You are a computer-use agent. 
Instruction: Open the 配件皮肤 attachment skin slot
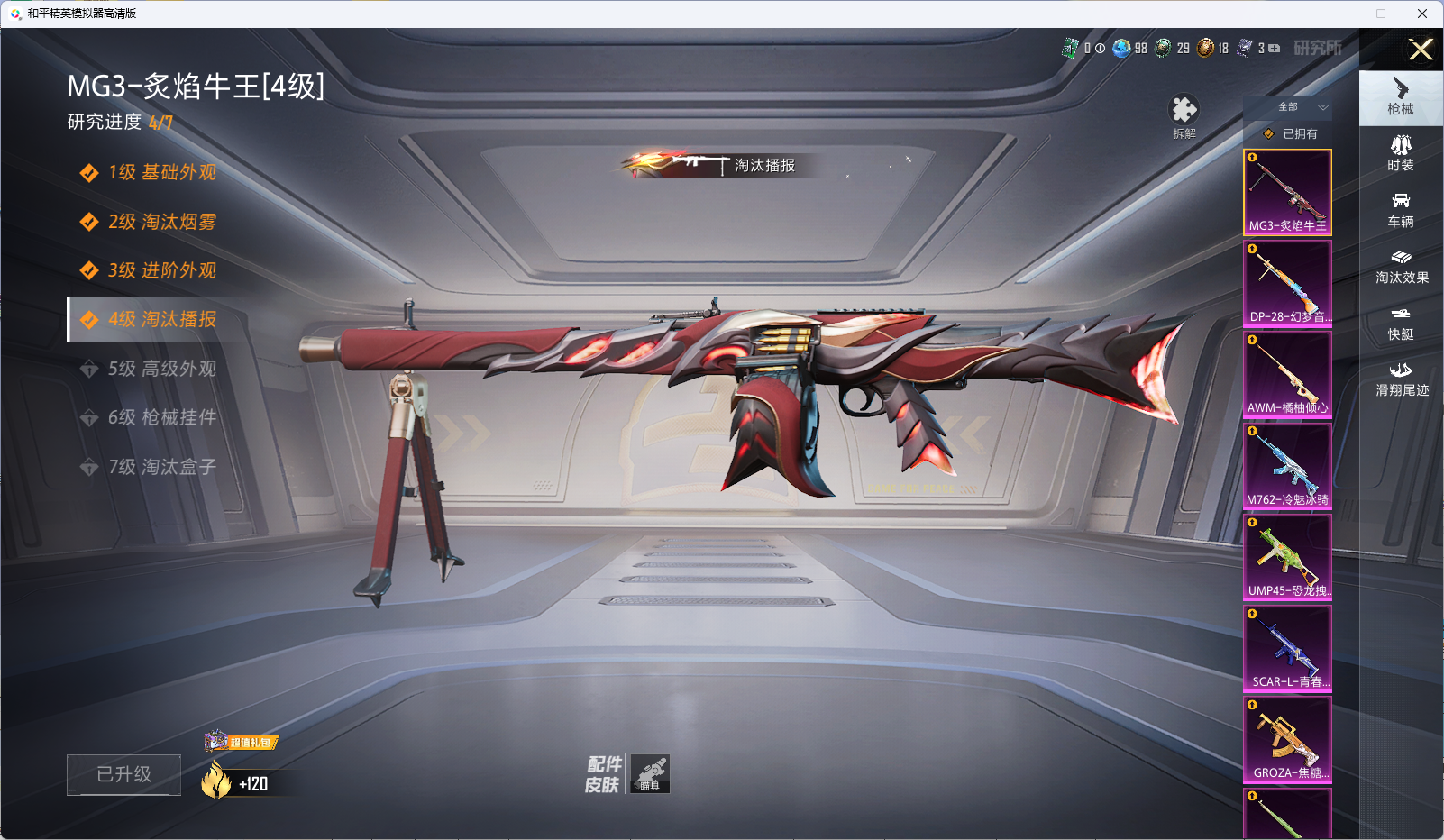click(x=649, y=773)
